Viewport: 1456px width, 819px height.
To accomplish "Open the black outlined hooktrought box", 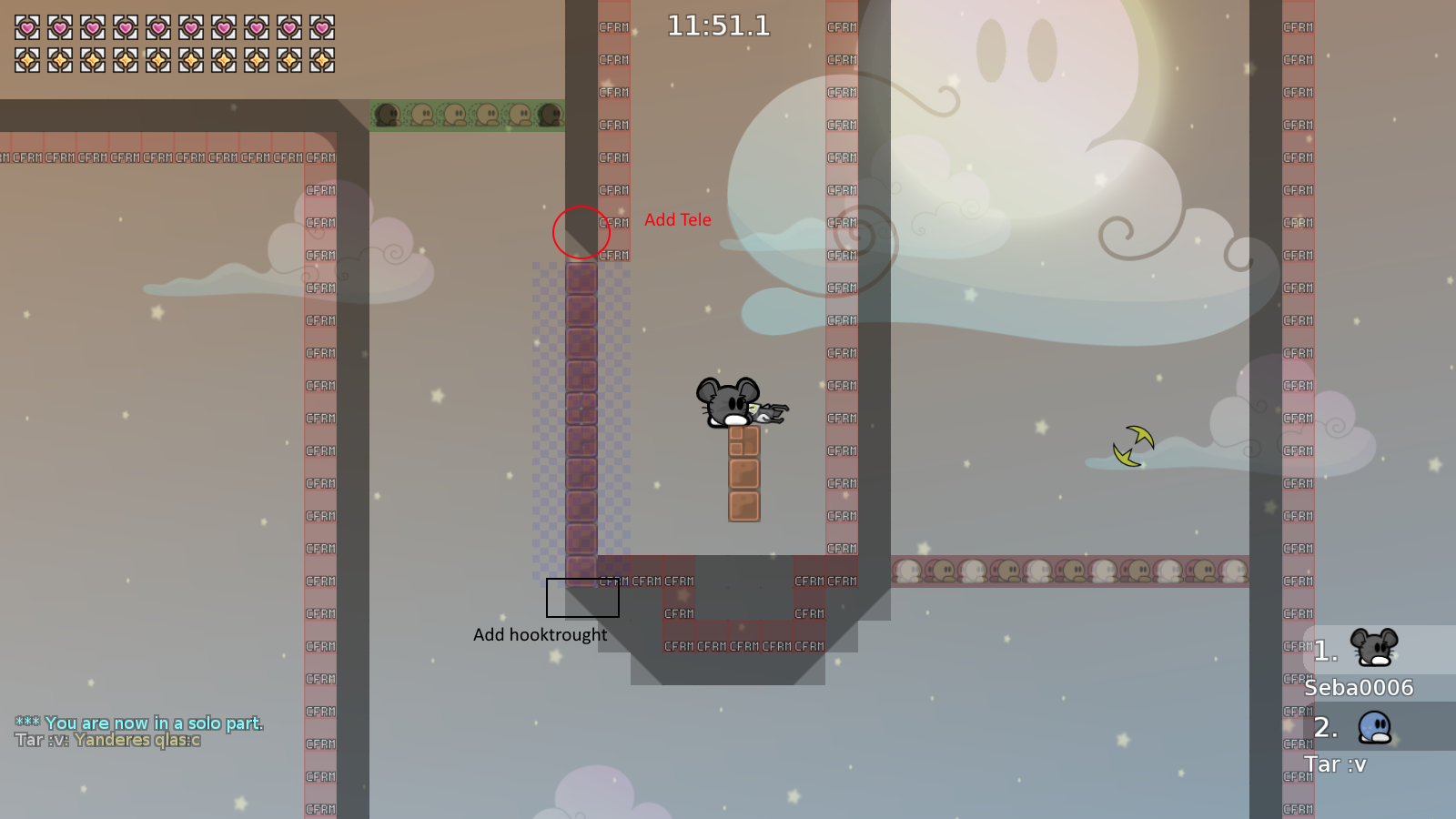I will coord(581,597).
